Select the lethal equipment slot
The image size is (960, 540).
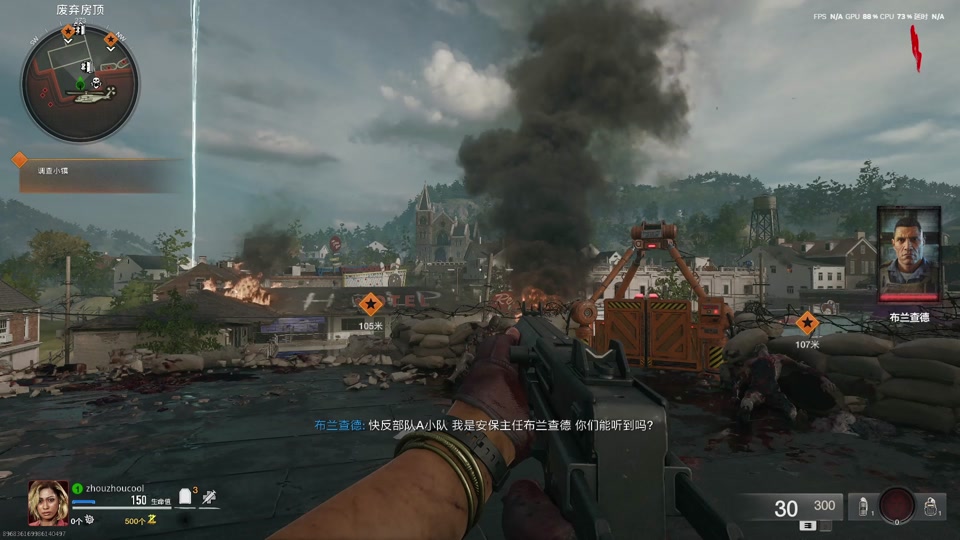click(931, 507)
